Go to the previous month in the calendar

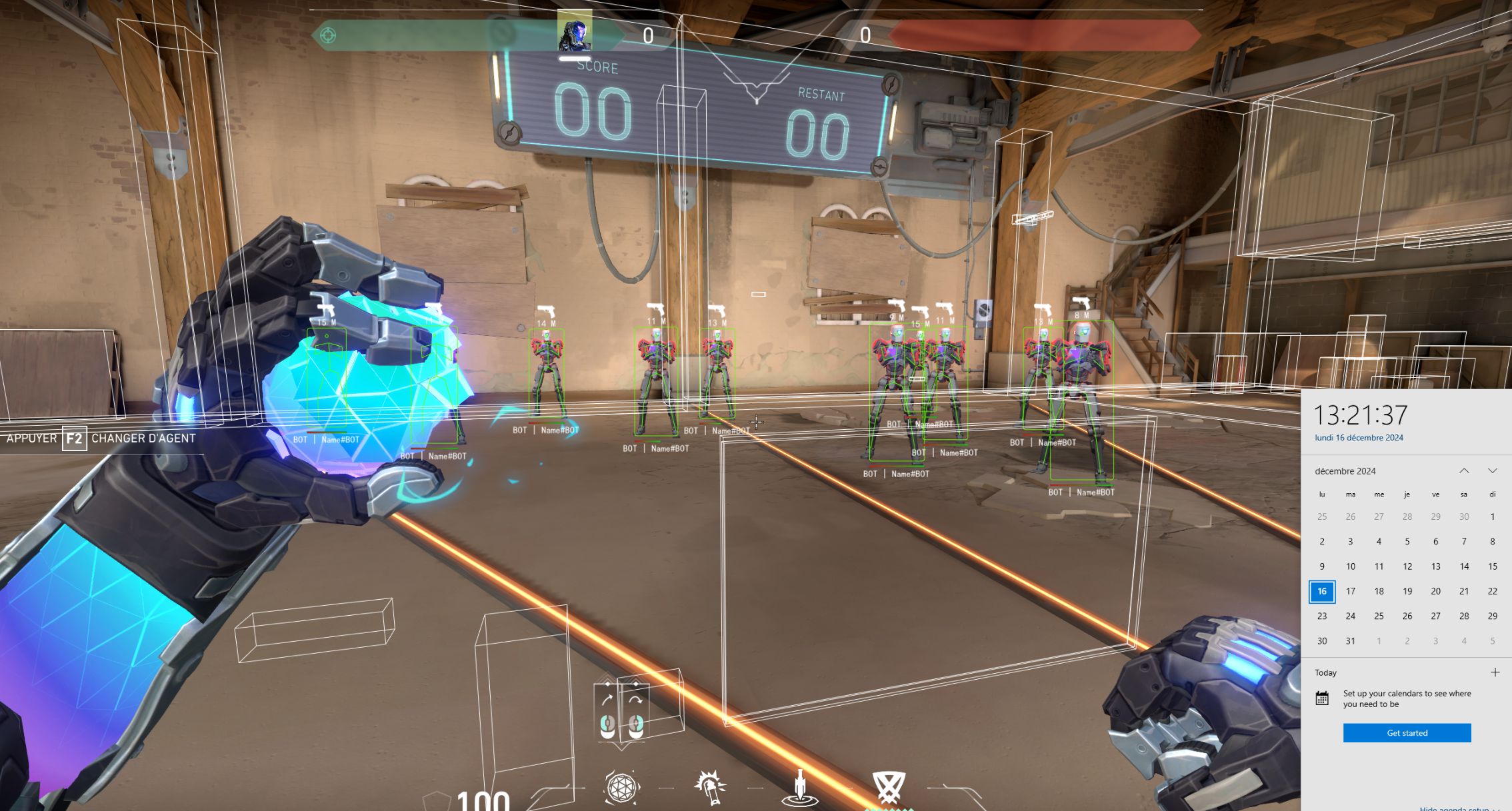(x=1464, y=471)
